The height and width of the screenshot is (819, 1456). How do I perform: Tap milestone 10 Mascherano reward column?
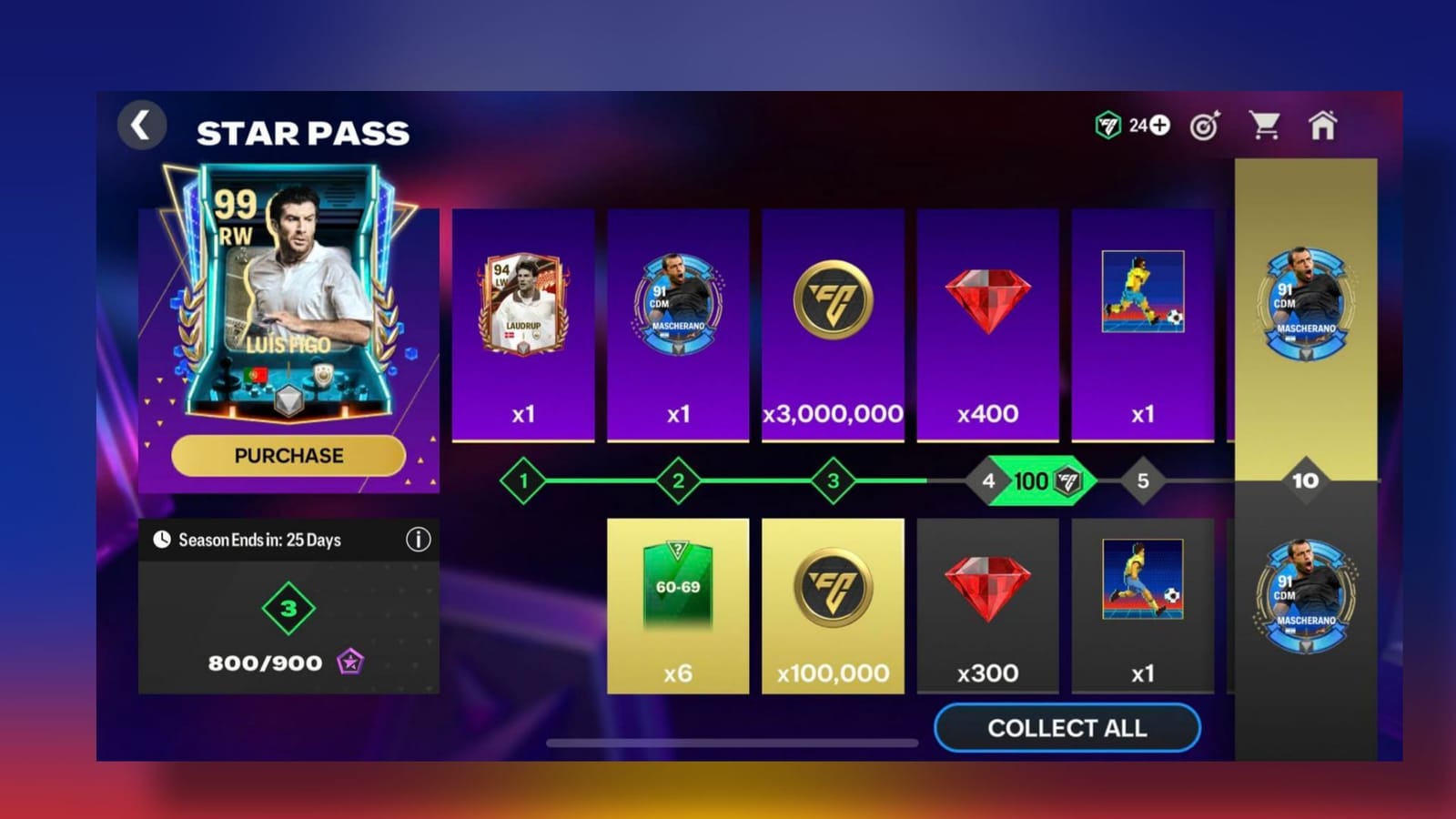click(1305, 482)
